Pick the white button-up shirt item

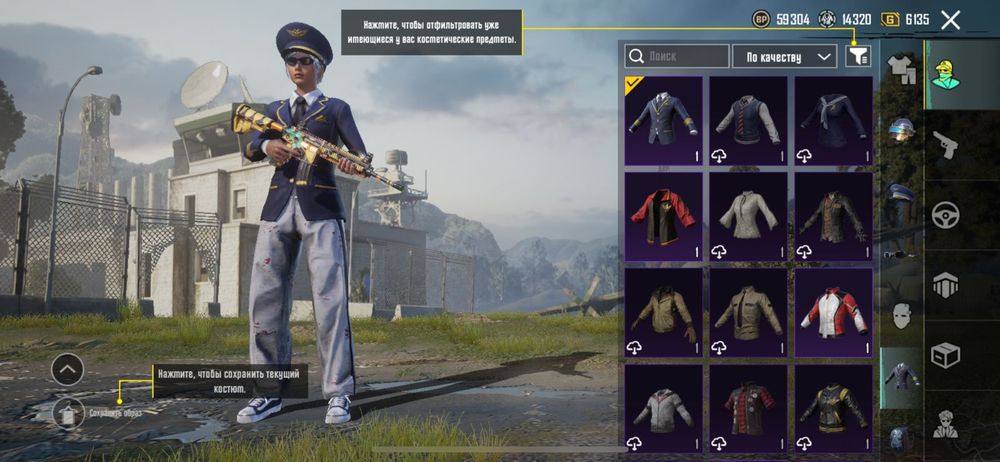coord(748,216)
